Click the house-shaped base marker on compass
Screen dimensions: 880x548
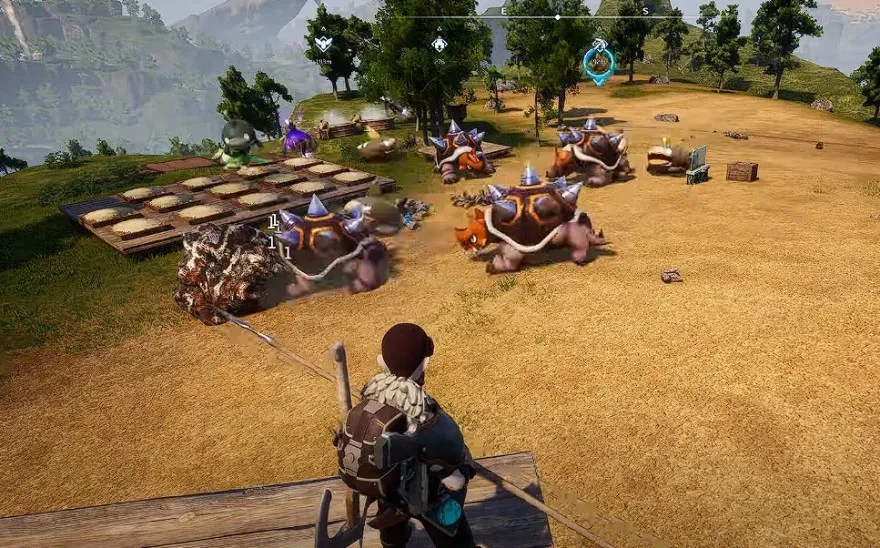tap(439, 44)
